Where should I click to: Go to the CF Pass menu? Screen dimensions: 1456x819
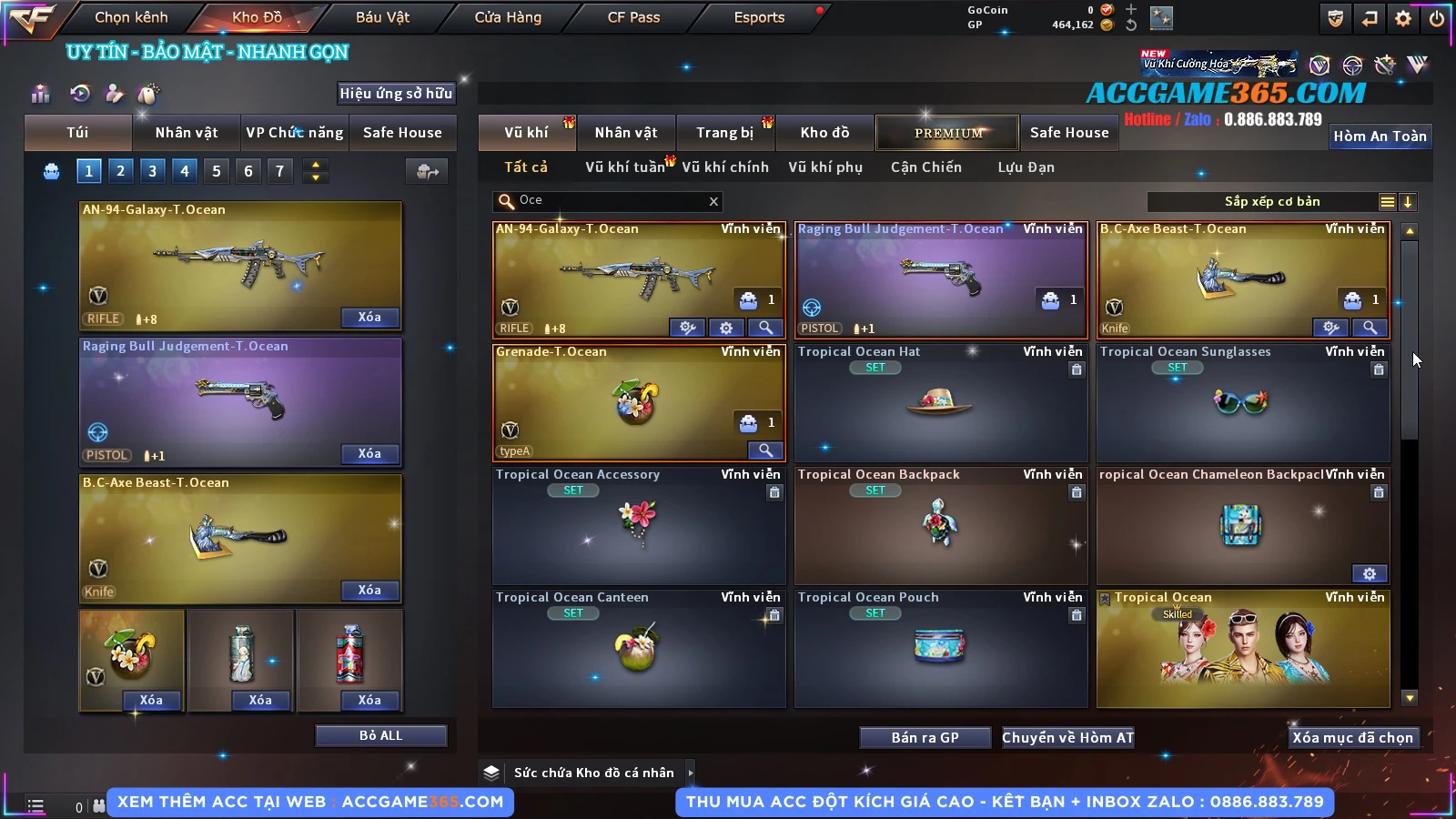633,17
